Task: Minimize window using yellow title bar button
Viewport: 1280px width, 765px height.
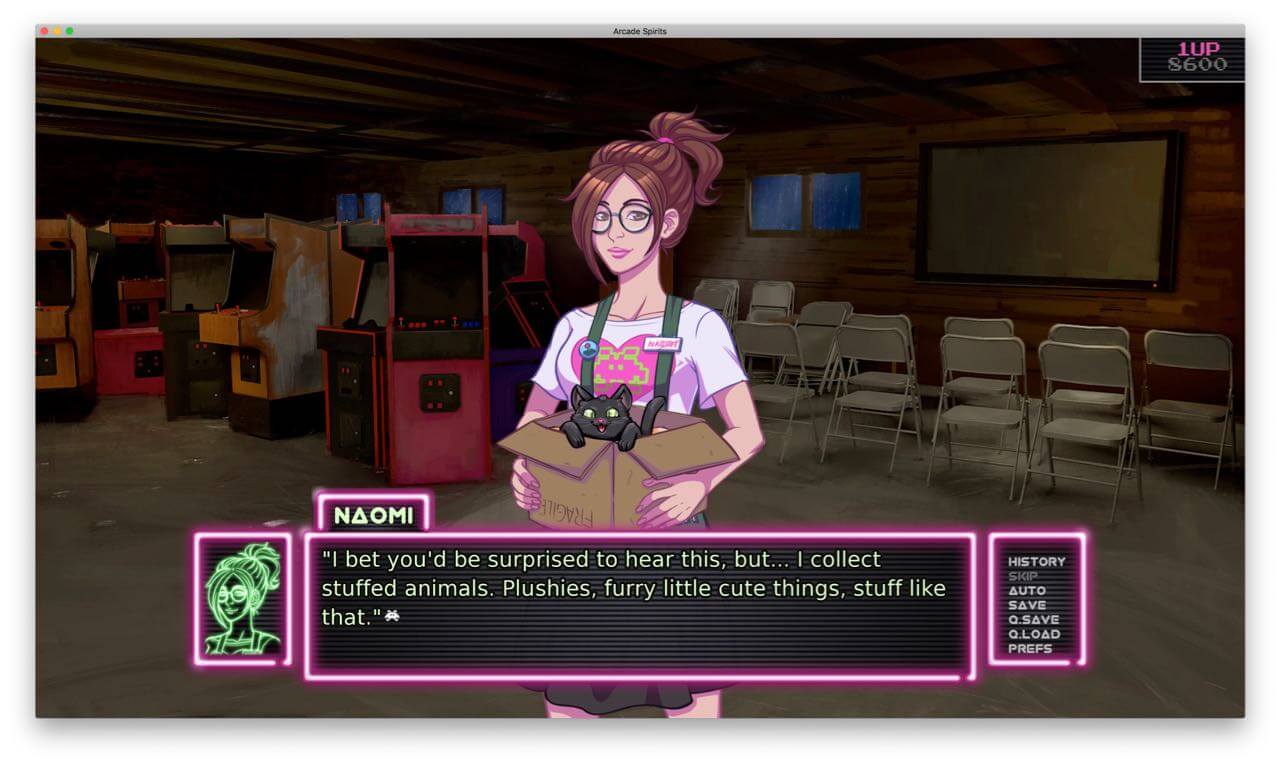Action: coord(57,31)
